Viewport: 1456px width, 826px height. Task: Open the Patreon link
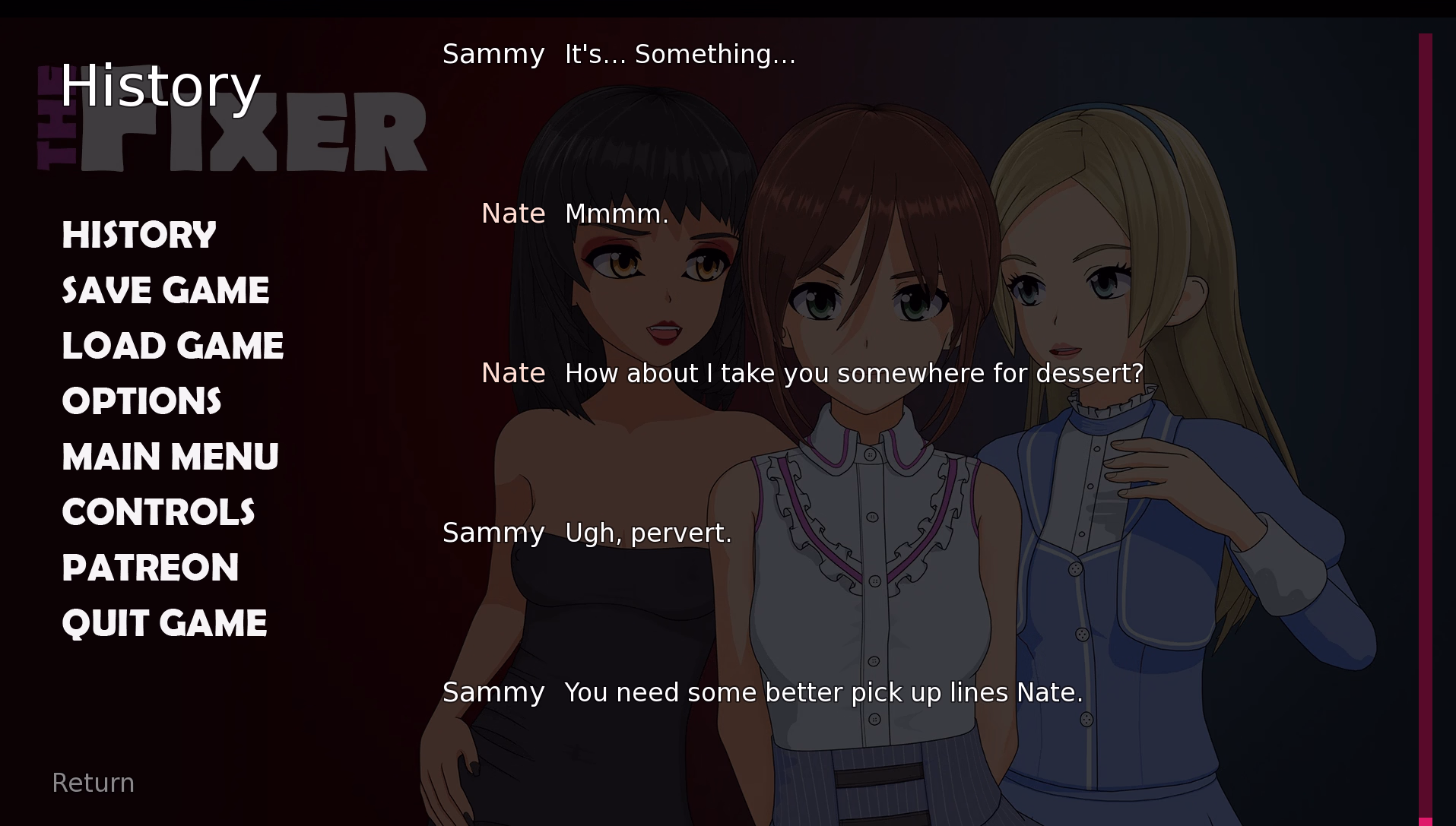click(x=151, y=568)
